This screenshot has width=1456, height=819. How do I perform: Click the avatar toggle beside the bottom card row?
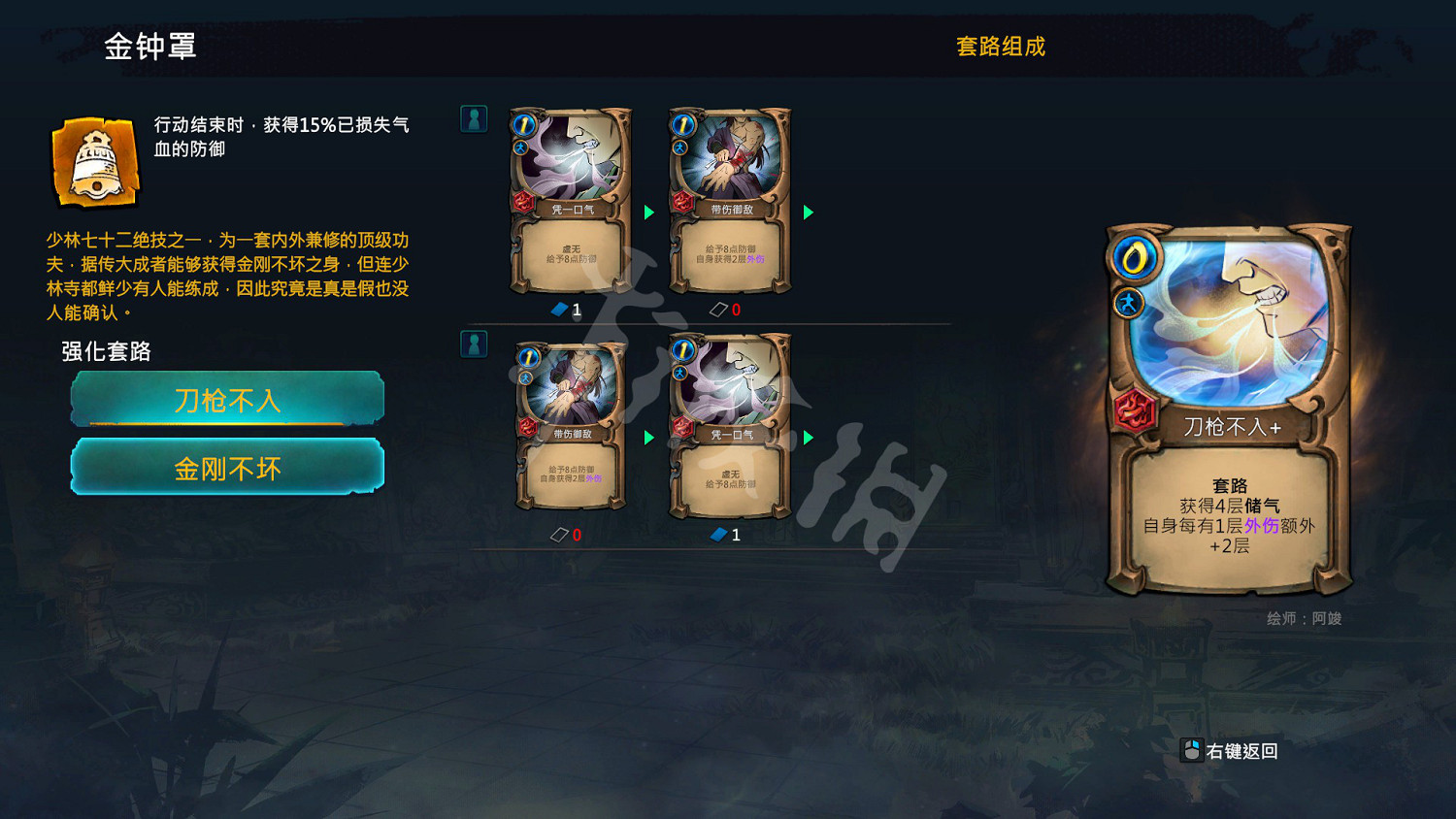473,343
